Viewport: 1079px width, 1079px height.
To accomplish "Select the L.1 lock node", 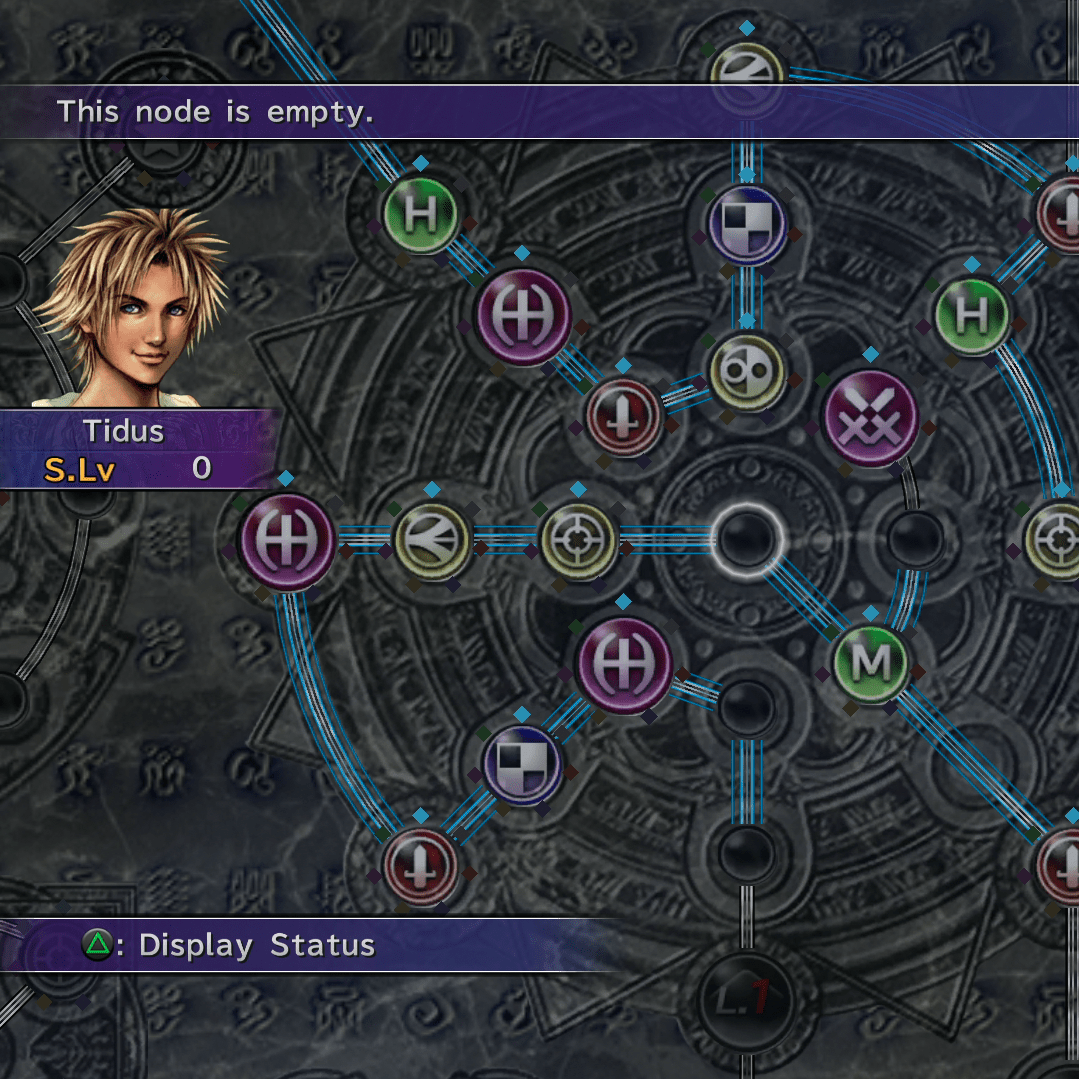I will [x=747, y=994].
